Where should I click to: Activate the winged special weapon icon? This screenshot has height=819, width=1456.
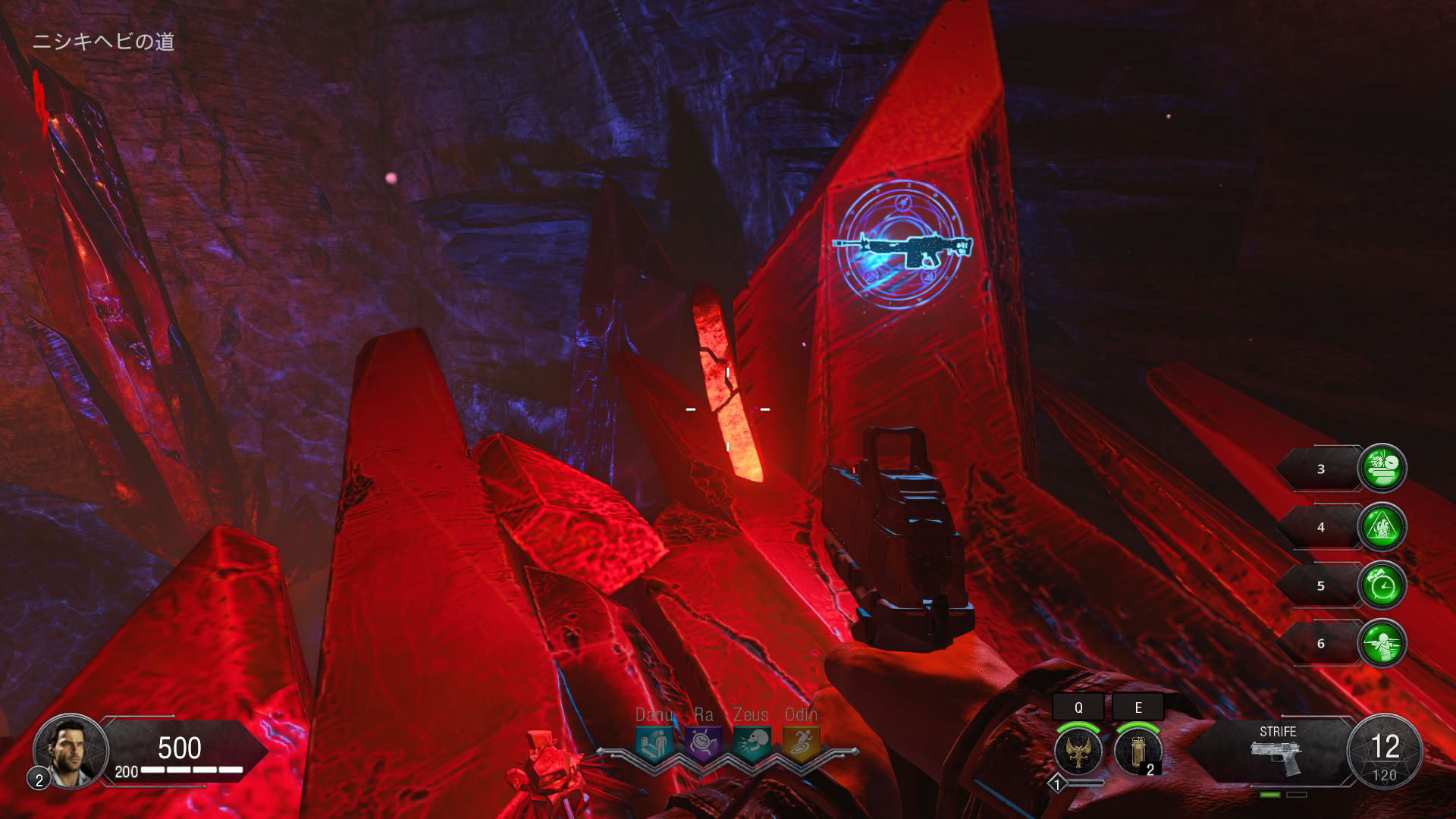click(x=1078, y=752)
